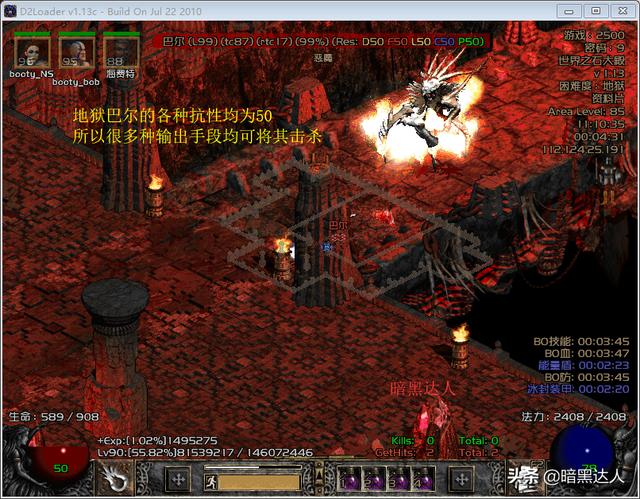Select the booty_bob party portrait

coord(76,49)
